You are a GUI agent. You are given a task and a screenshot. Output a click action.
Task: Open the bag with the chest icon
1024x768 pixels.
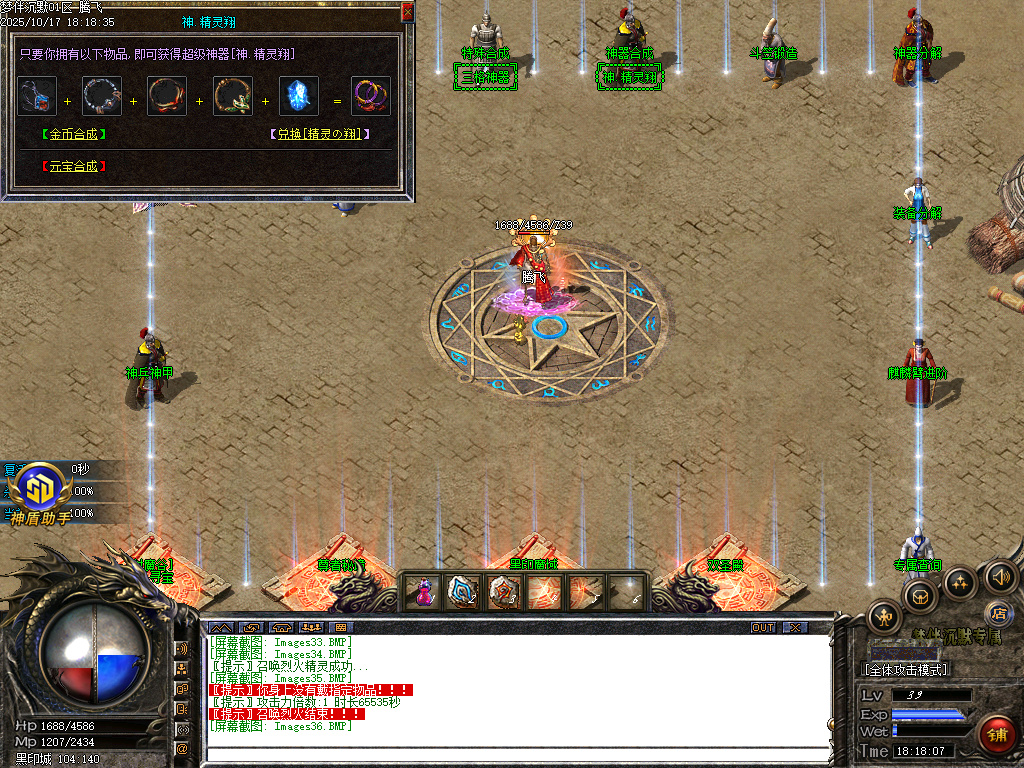point(920,597)
